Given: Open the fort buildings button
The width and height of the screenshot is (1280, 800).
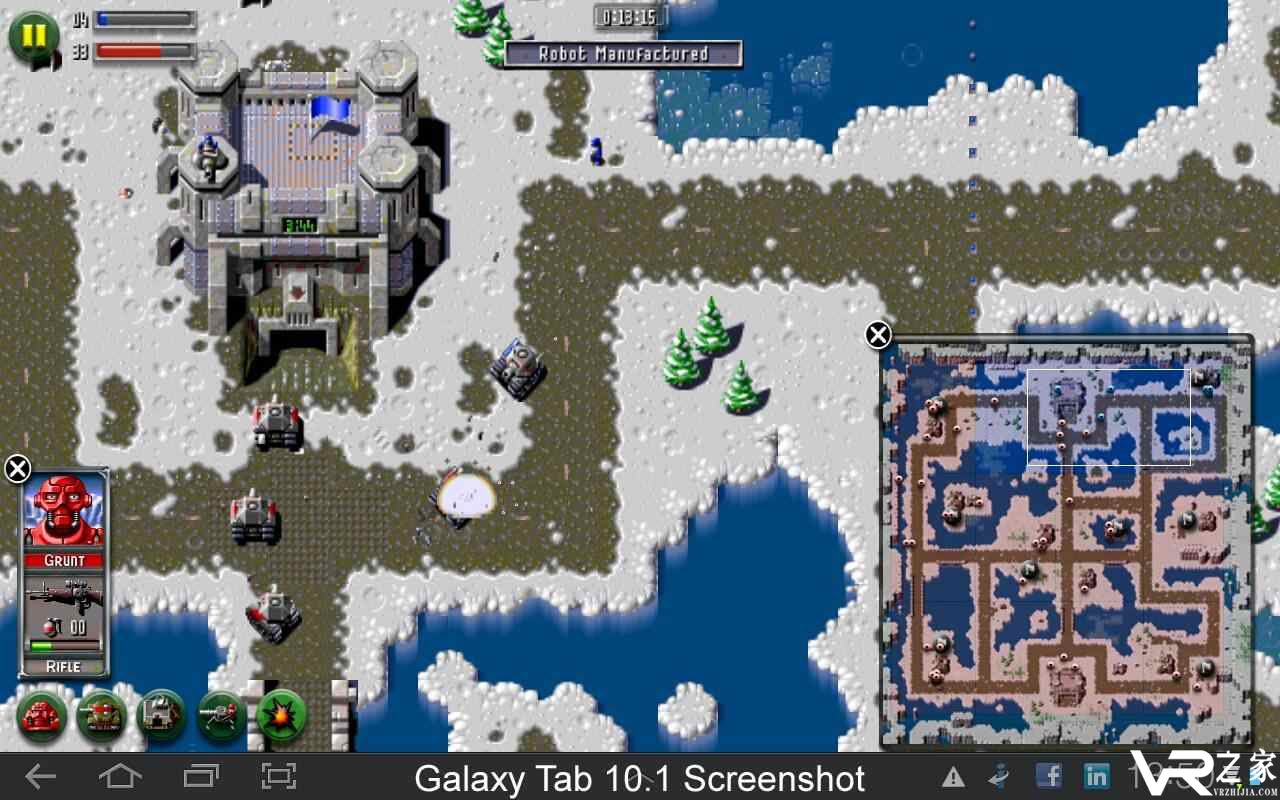Looking at the screenshot, I should [162, 716].
